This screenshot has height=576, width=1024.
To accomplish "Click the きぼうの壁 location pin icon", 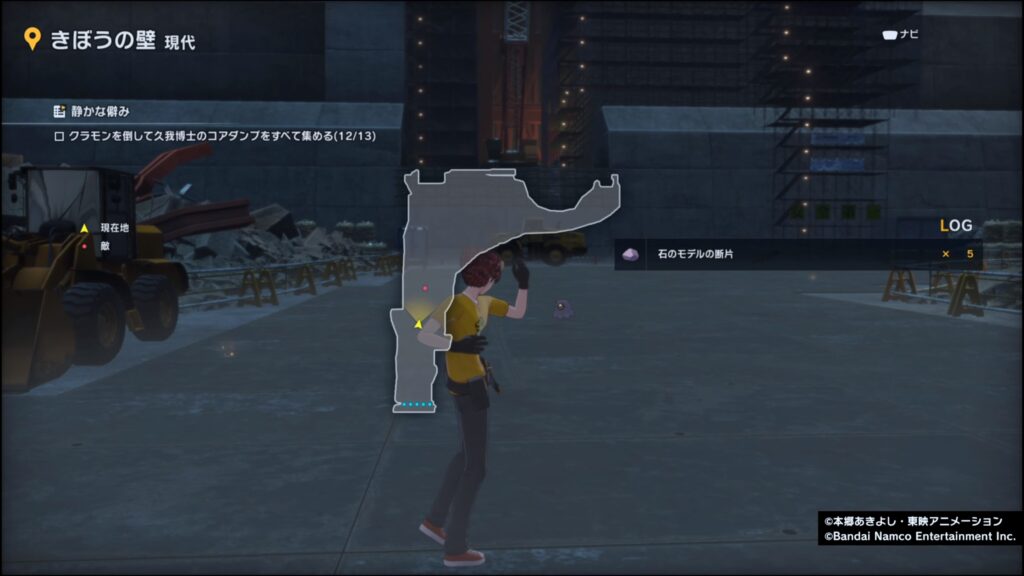I will pos(32,40).
